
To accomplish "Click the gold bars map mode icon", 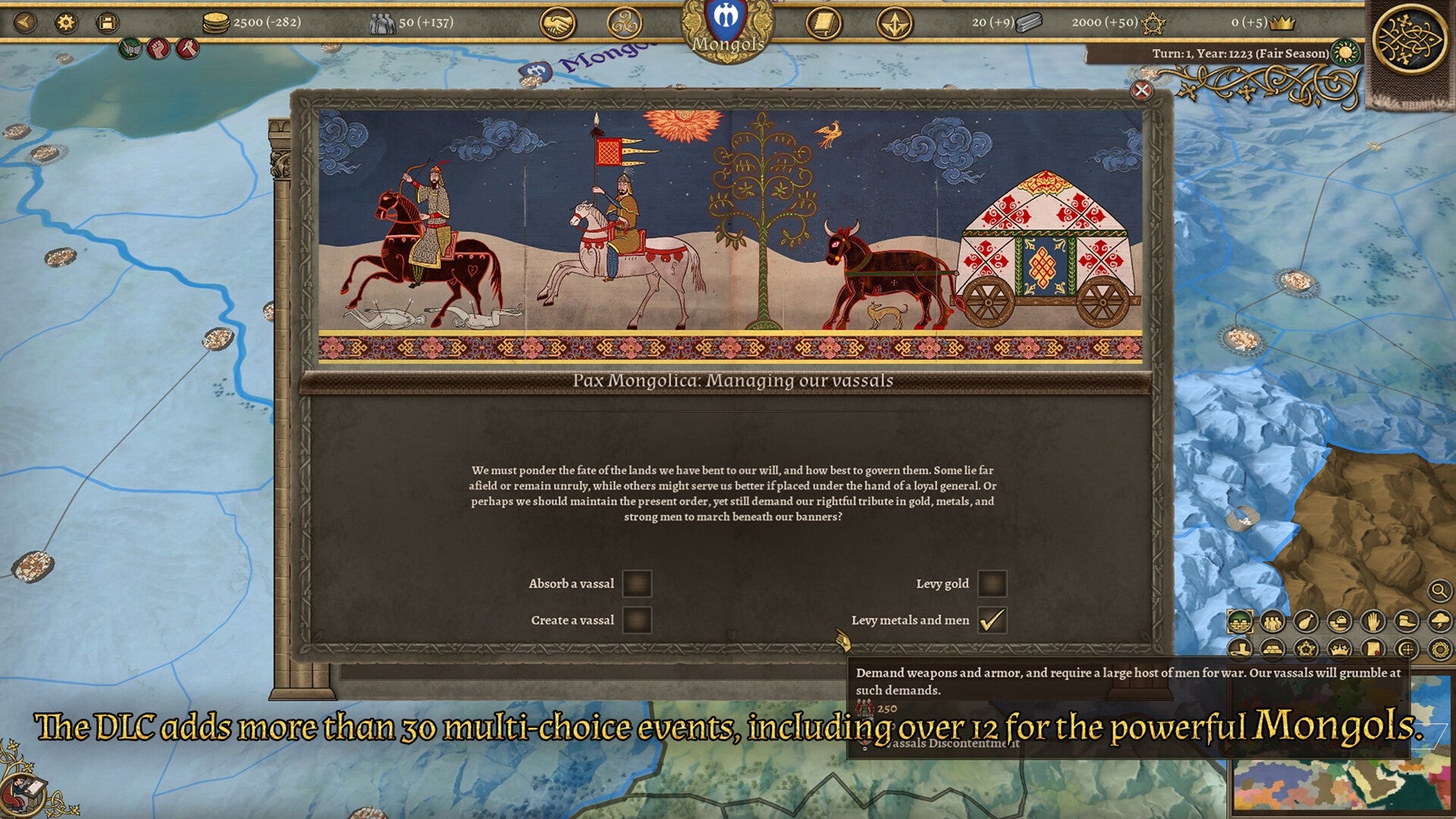I will (x=1271, y=648).
